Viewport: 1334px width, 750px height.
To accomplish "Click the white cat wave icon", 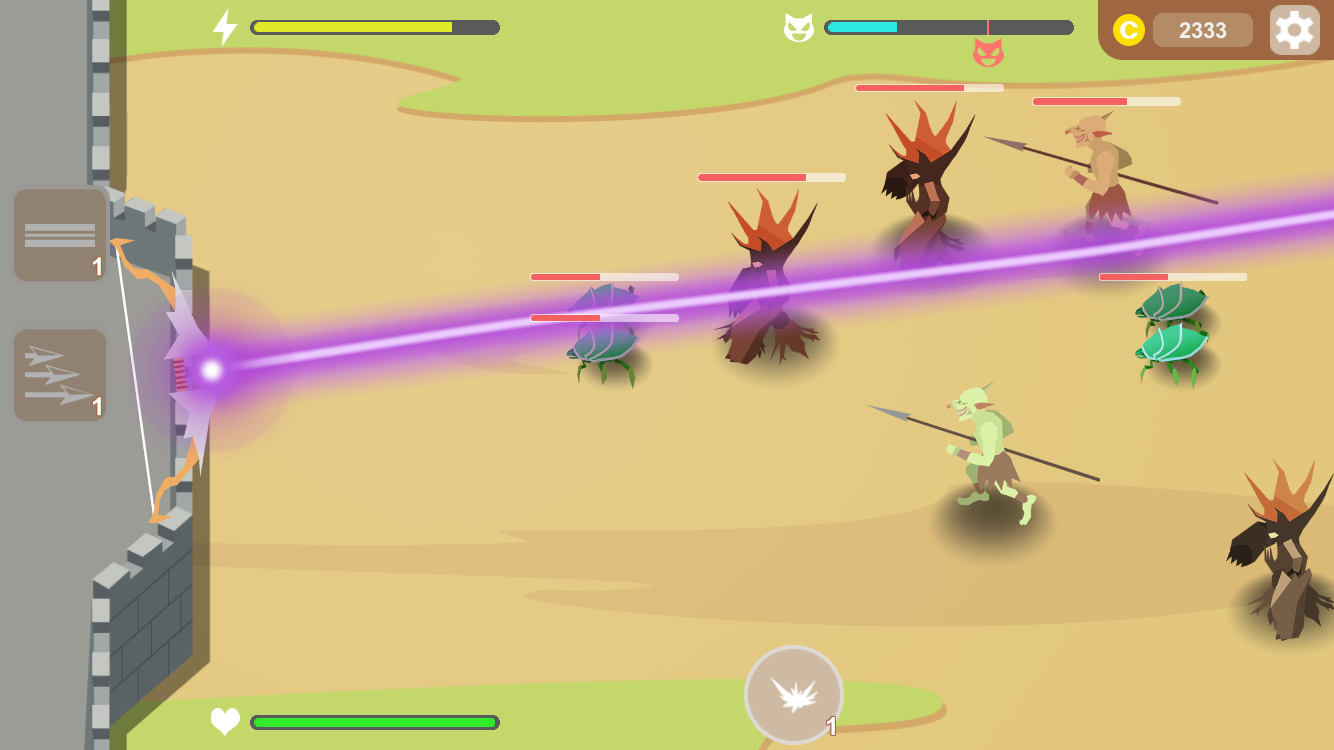I will [x=795, y=26].
